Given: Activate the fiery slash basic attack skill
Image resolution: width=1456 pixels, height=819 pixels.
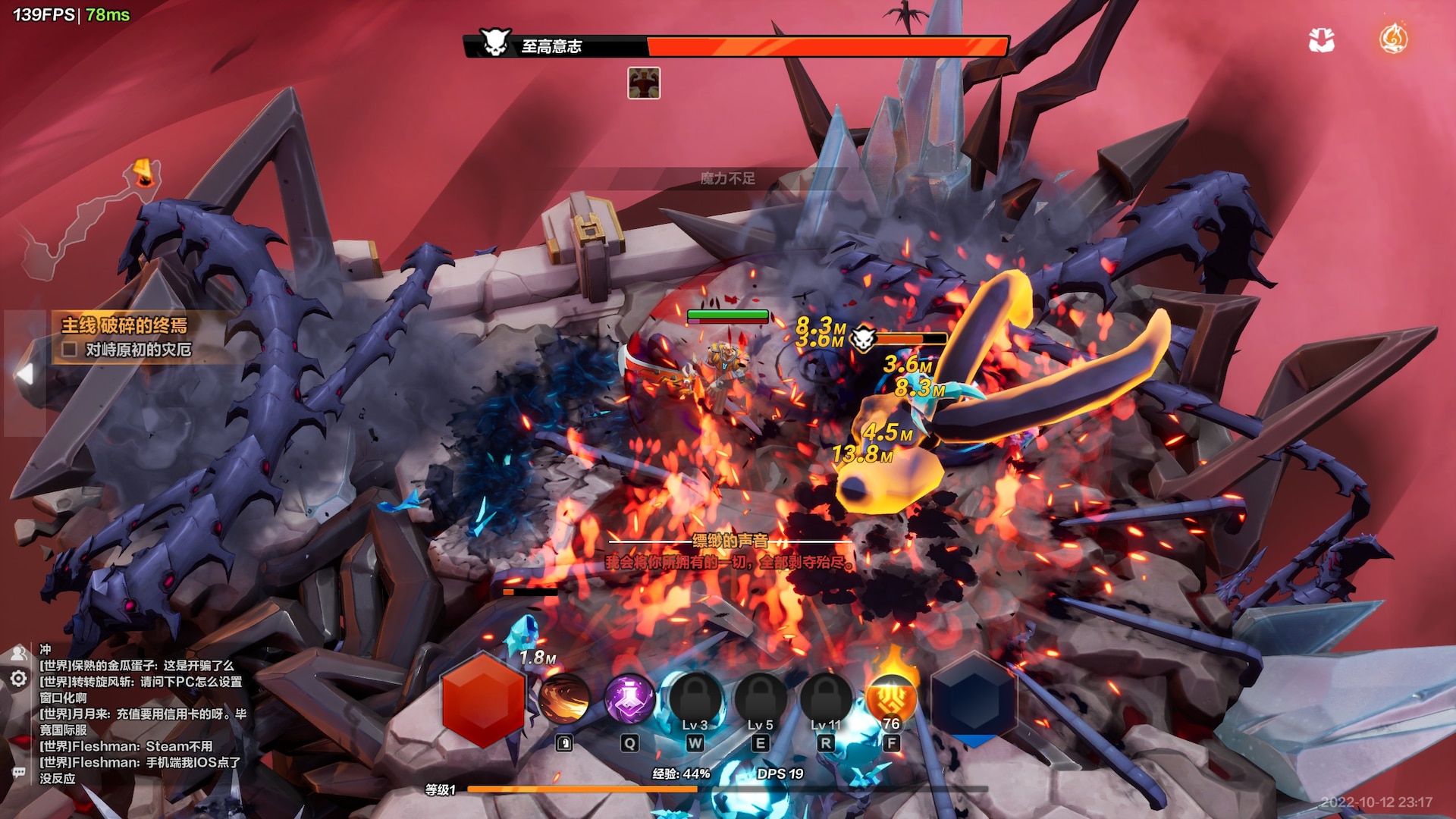Looking at the screenshot, I should 564,699.
